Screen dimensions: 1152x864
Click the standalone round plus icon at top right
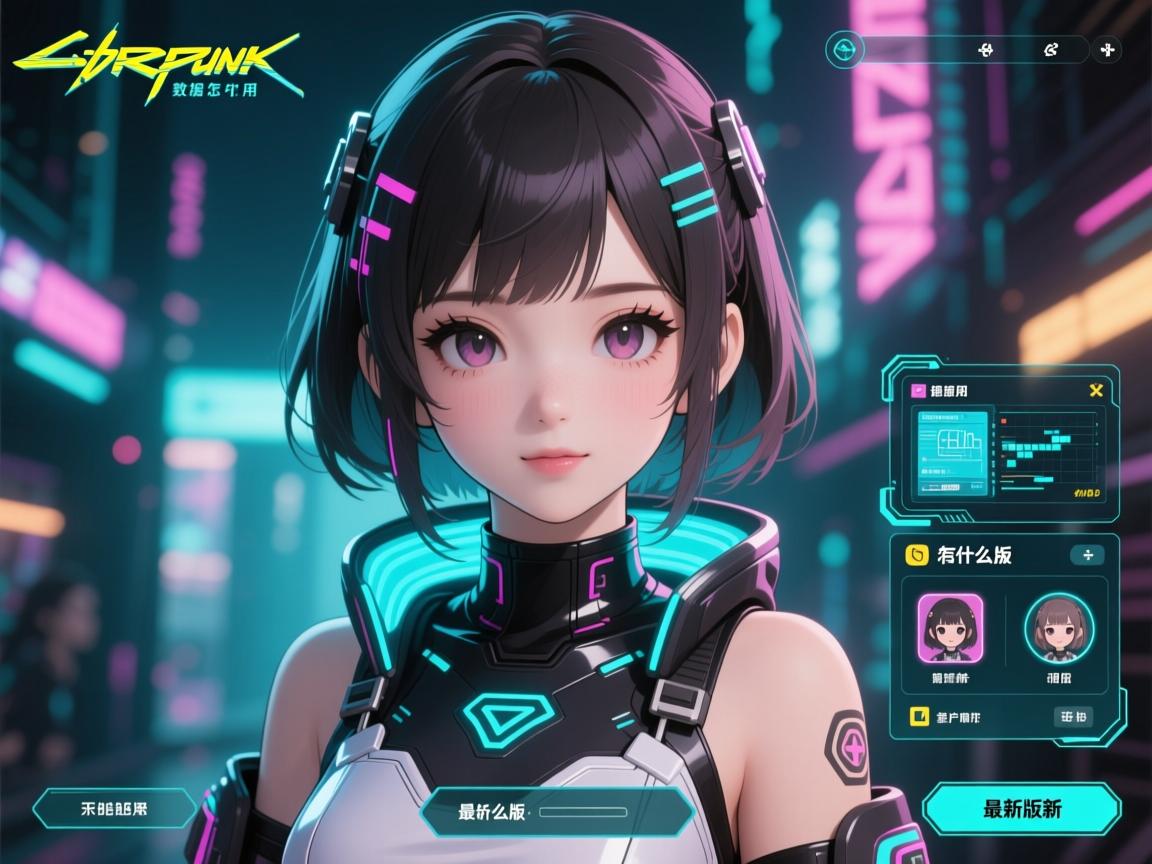[1107, 49]
